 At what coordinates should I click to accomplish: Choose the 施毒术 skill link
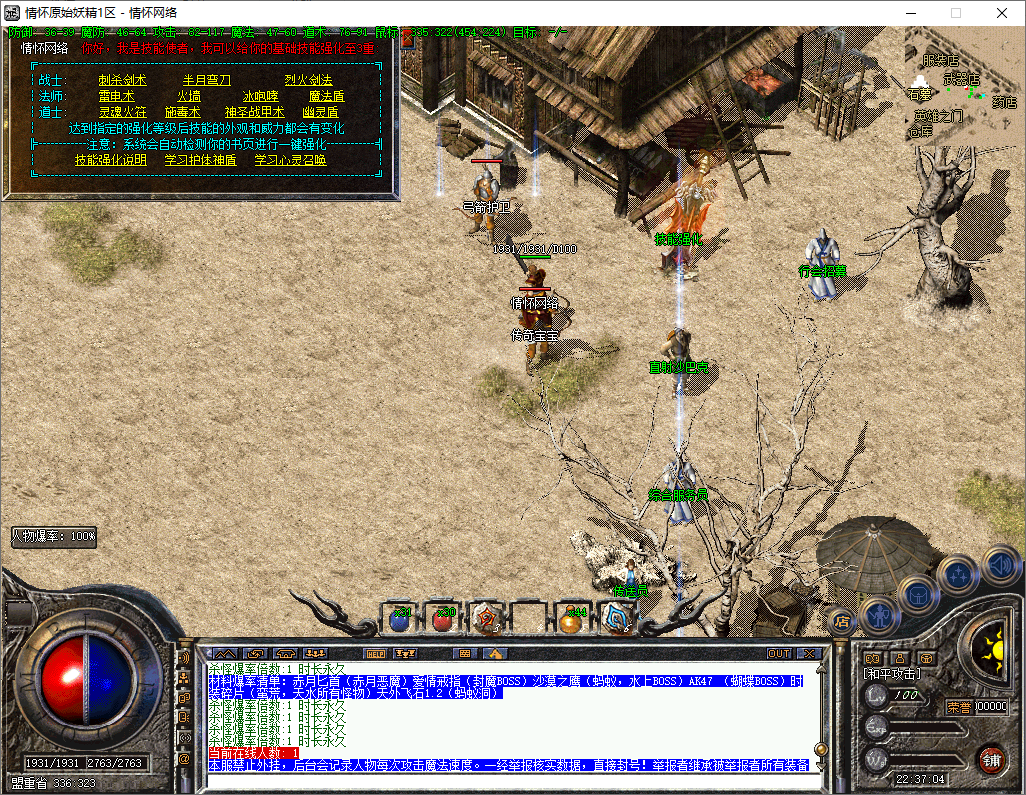coord(183,112)
